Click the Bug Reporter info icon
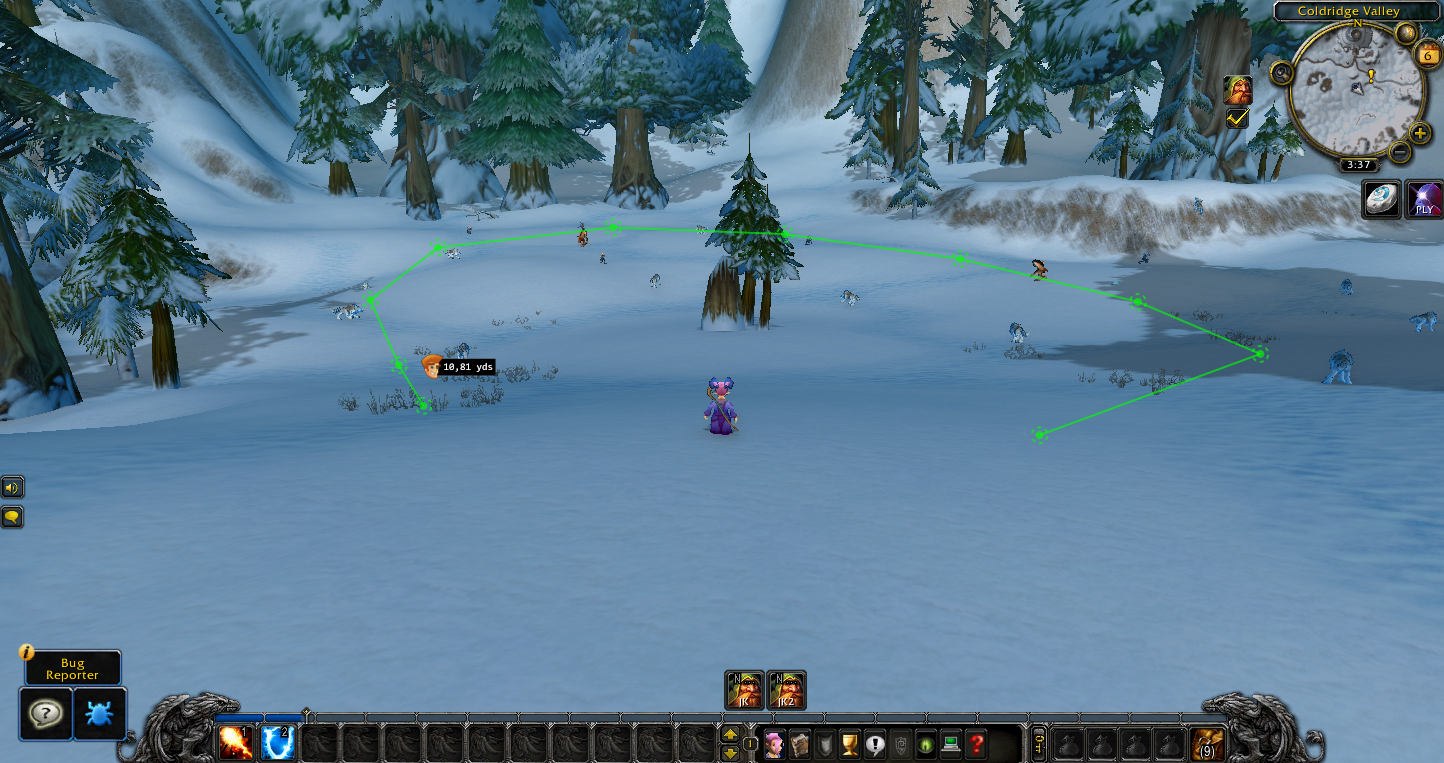 [x=28, y=651]
